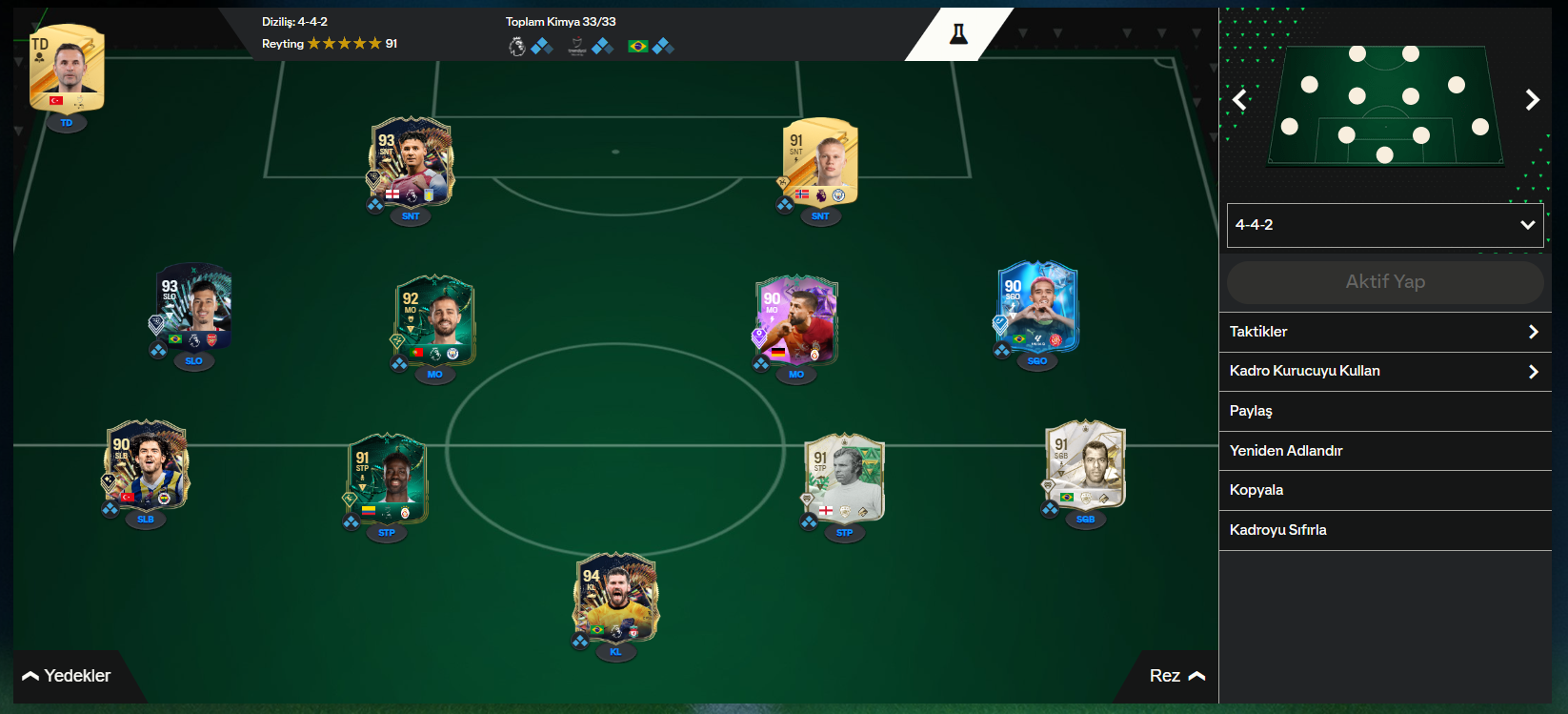This screenshot has height=714, width=1568.
Task: Select the manager TD card
Action: coord(66,69)
